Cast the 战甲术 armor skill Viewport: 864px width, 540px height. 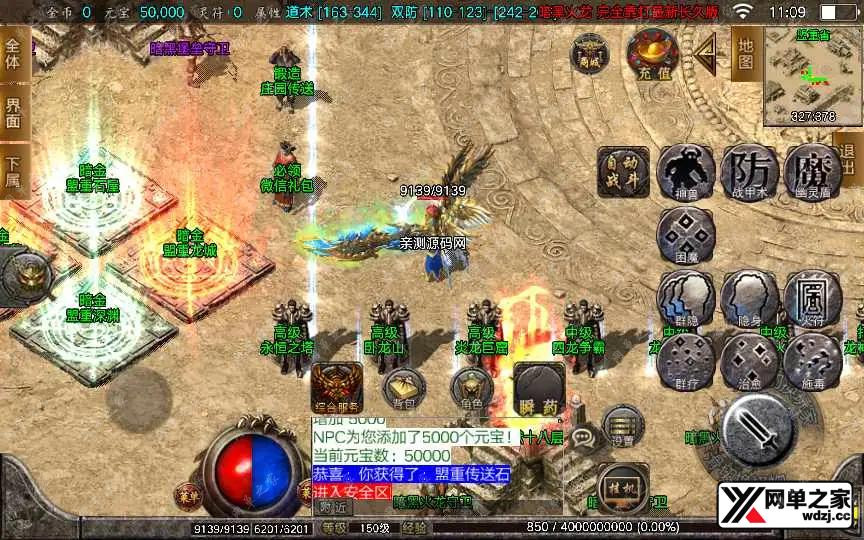click(x=749, y=172)
